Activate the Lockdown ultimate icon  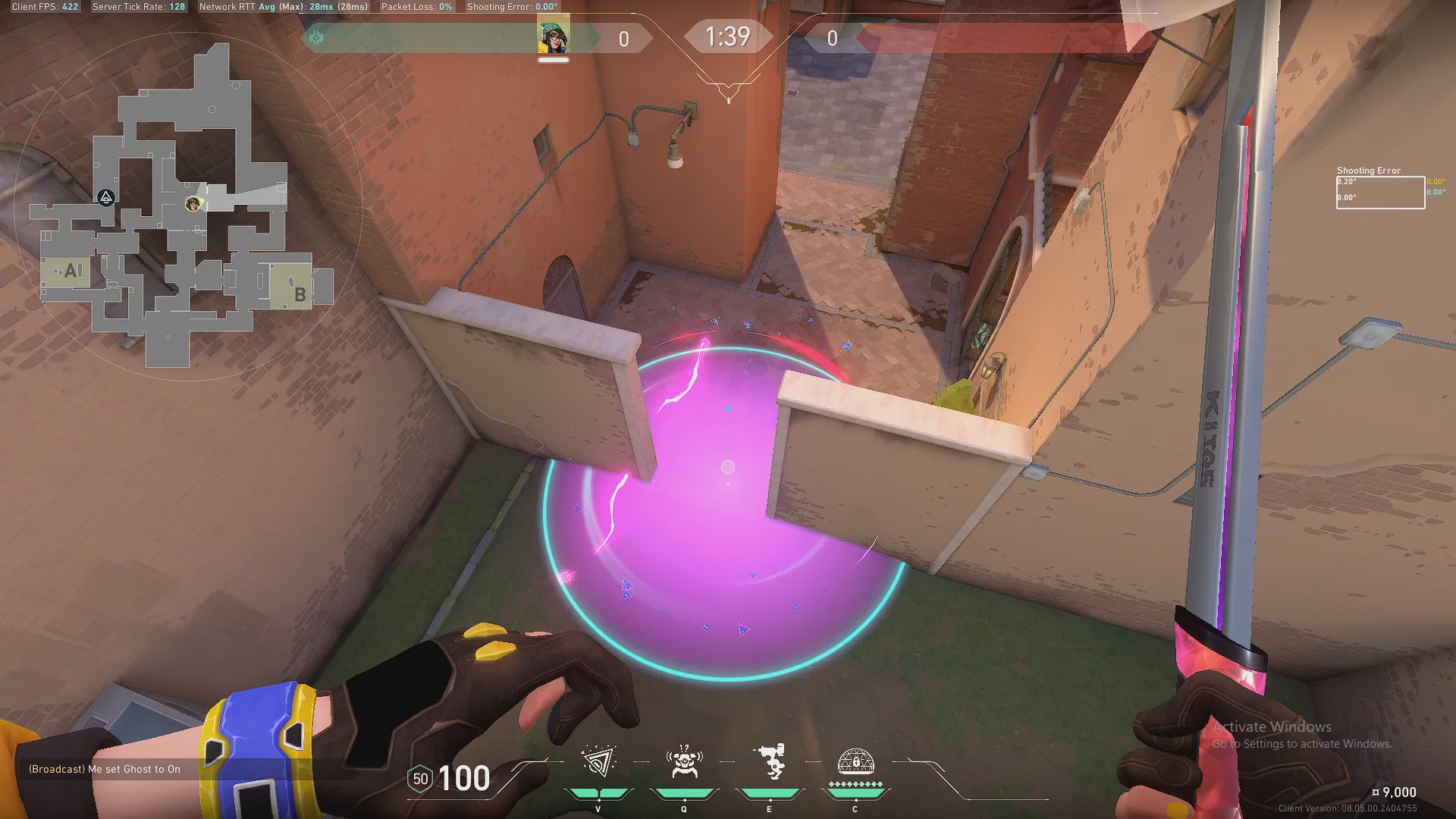coord(855,762)
